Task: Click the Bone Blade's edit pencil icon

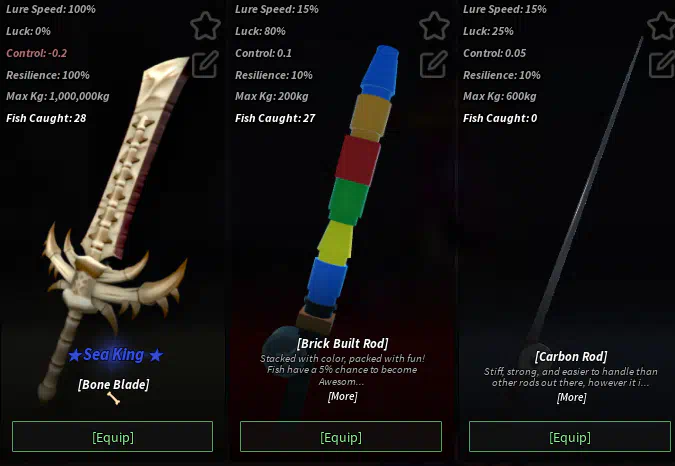Action: click(204, 64)
